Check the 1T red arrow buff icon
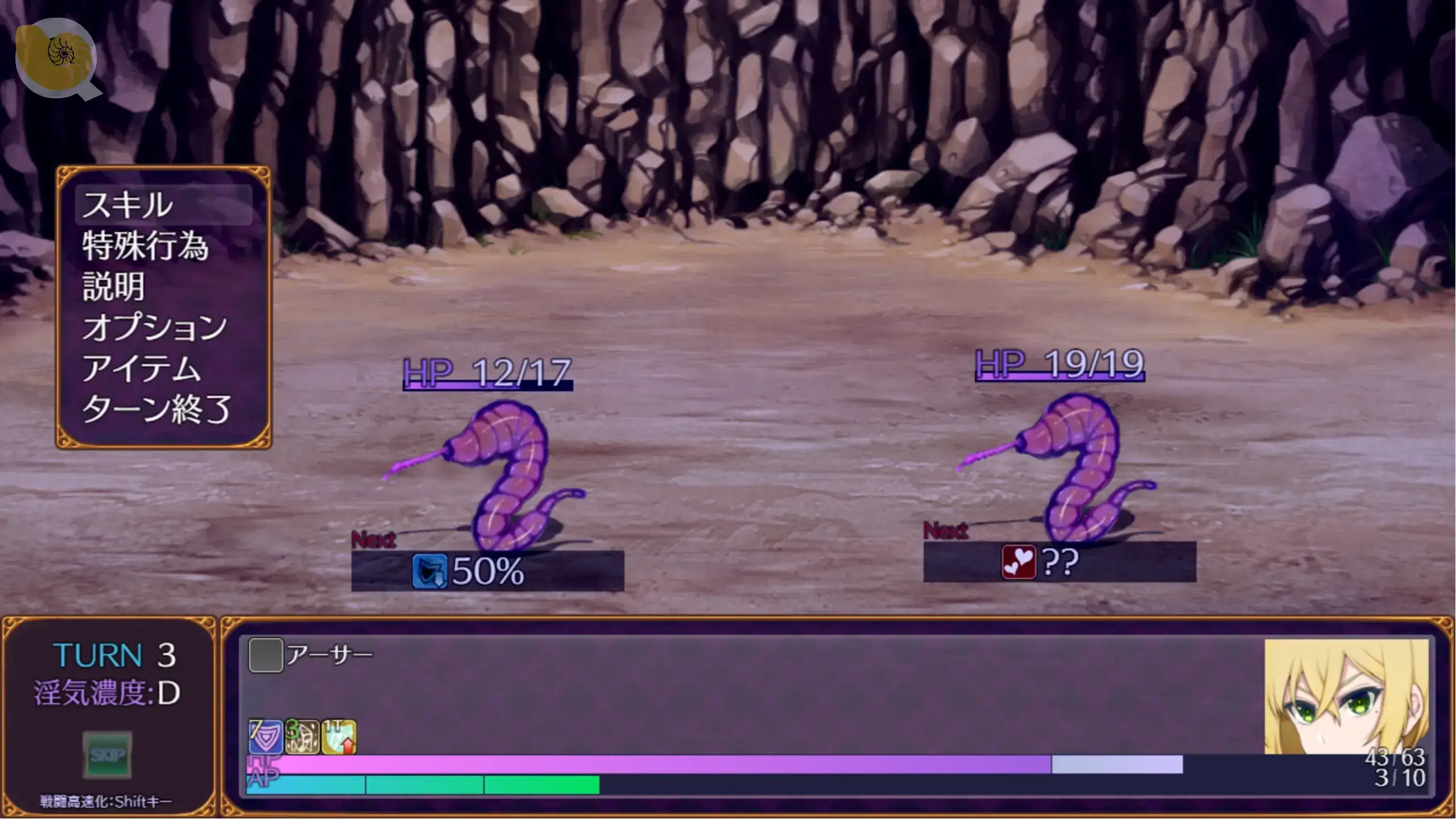The image size is (1456, 819). tap(339, 737)
